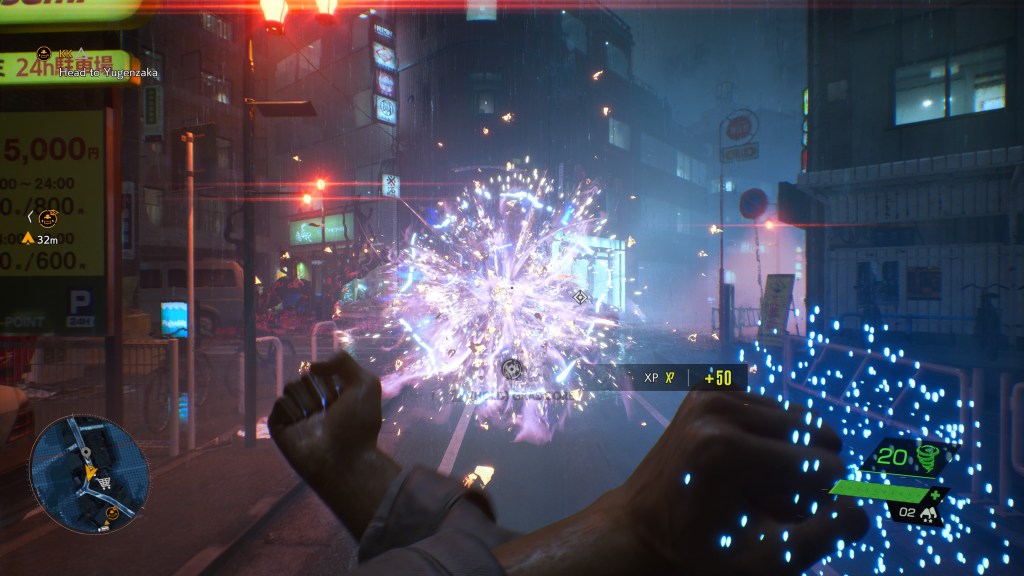Screen dimensions: 1024x576
Task: Select the shopping cart marker on the minimap
Action: pos(103,484)
